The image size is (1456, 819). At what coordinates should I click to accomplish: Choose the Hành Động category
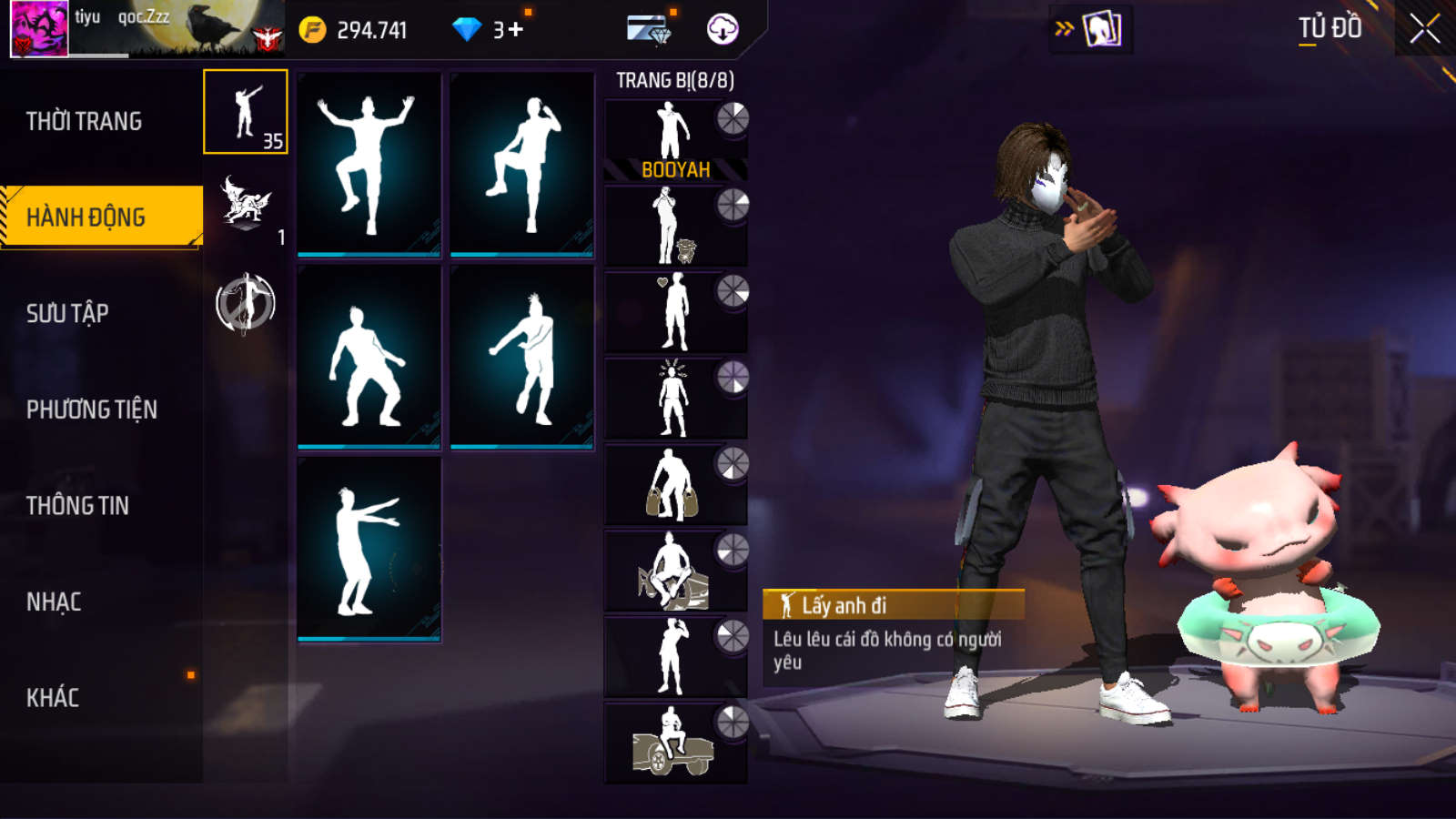(x=86, y=217)
